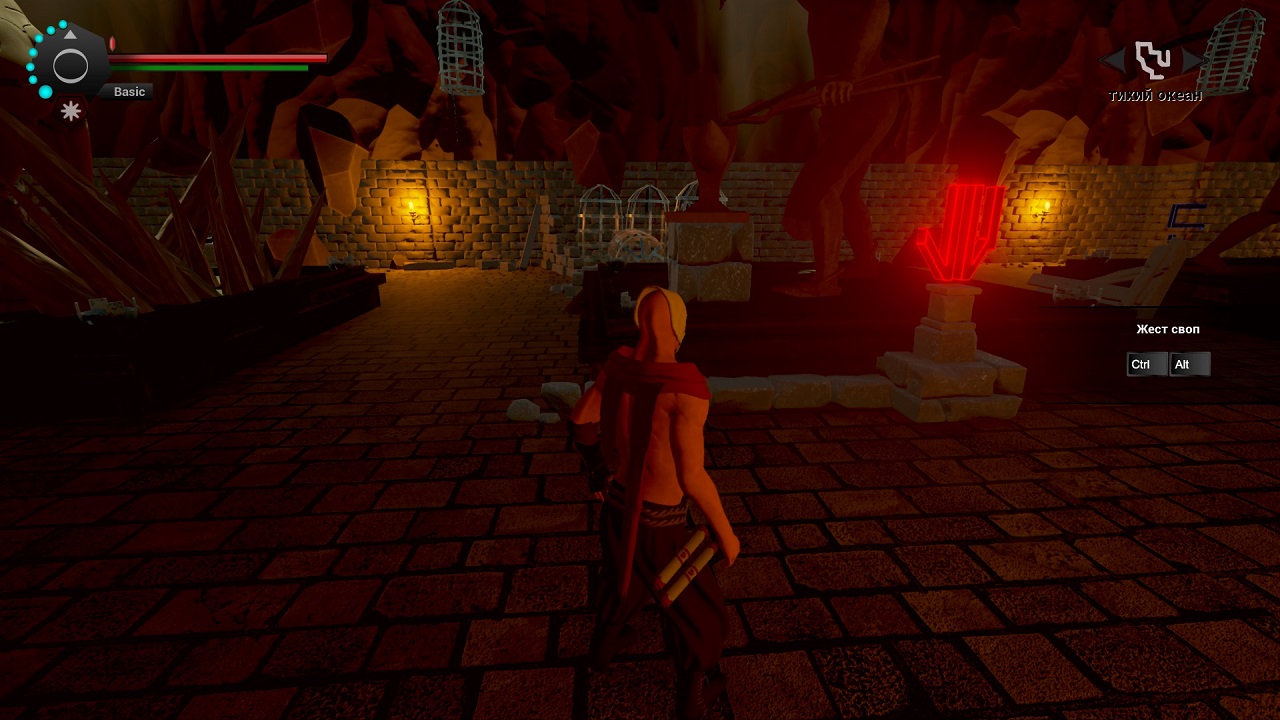Select the Basic stance label
The width and height of the screenshot is (1280, 720).
tap(129, 92)
